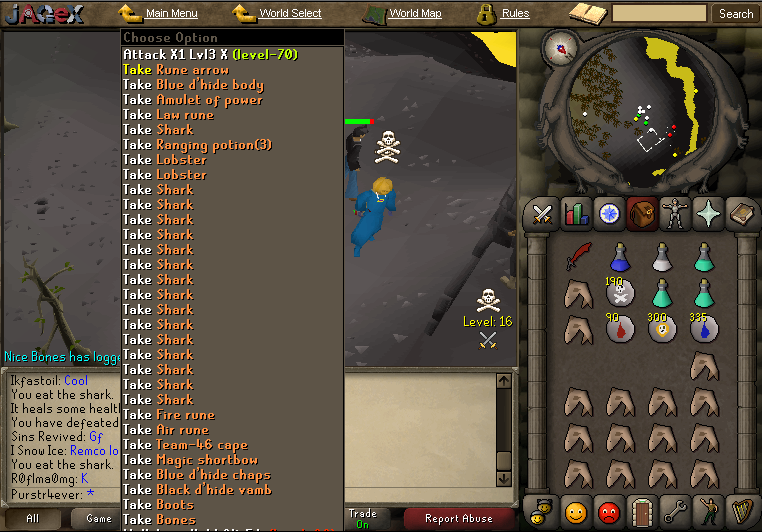Select Take Law rune entry

tap(168, 114)
